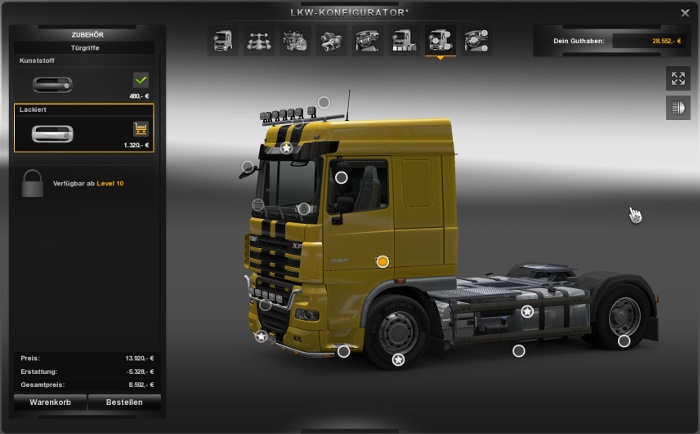Toggle the truck headlights button
The image size is (700, 434).
coord(678,107)
